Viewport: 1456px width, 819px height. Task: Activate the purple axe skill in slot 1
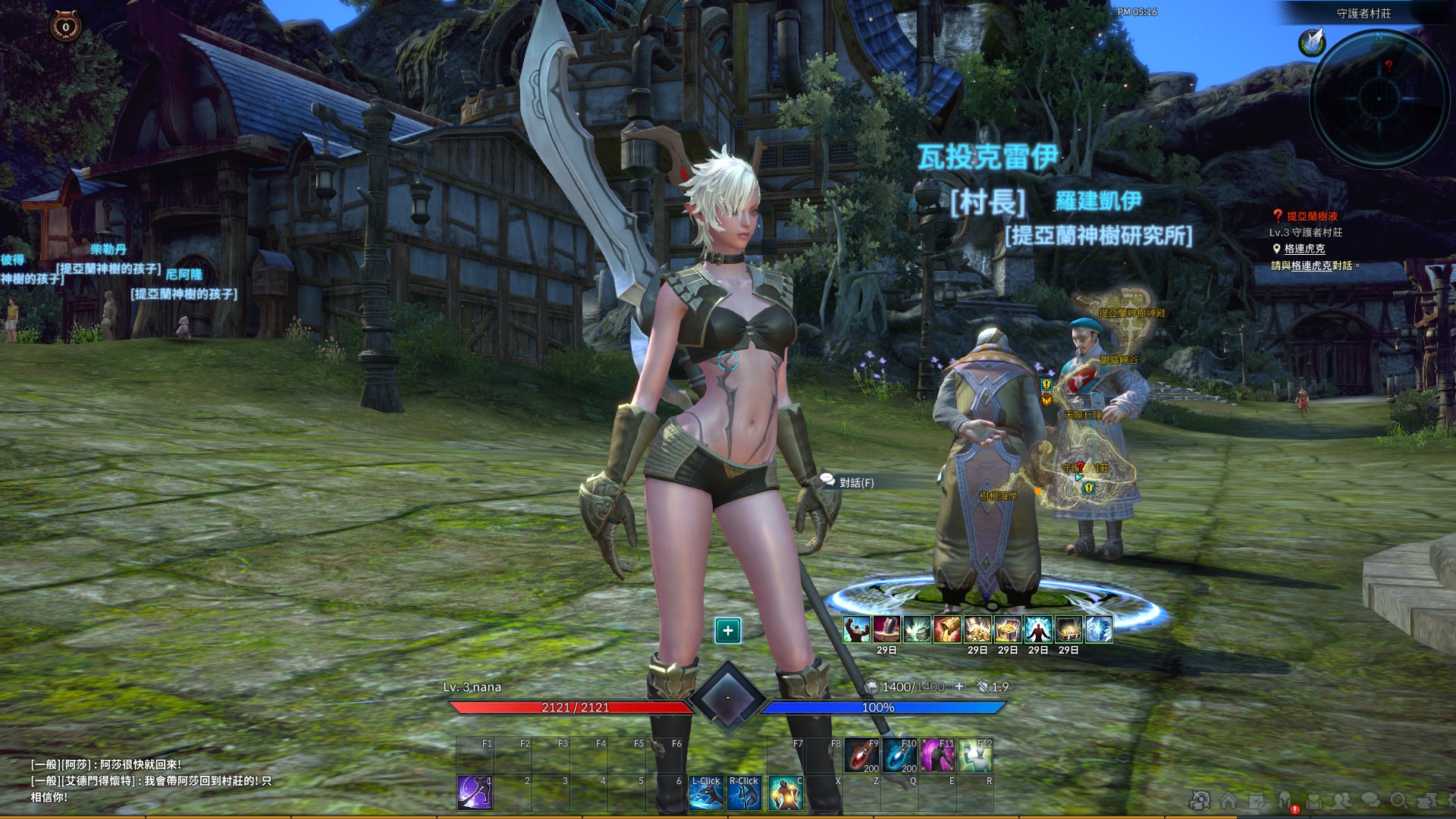point(475,792)
